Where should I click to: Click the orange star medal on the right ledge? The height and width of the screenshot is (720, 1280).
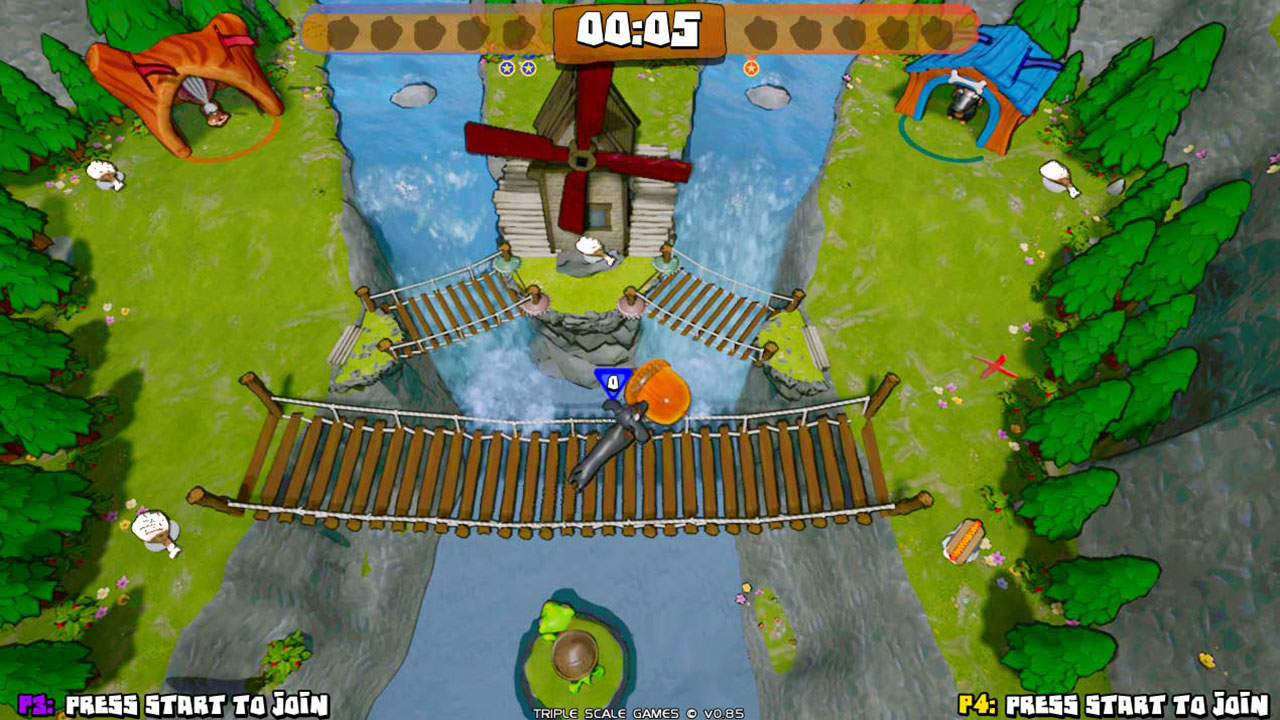coord(750,68)
